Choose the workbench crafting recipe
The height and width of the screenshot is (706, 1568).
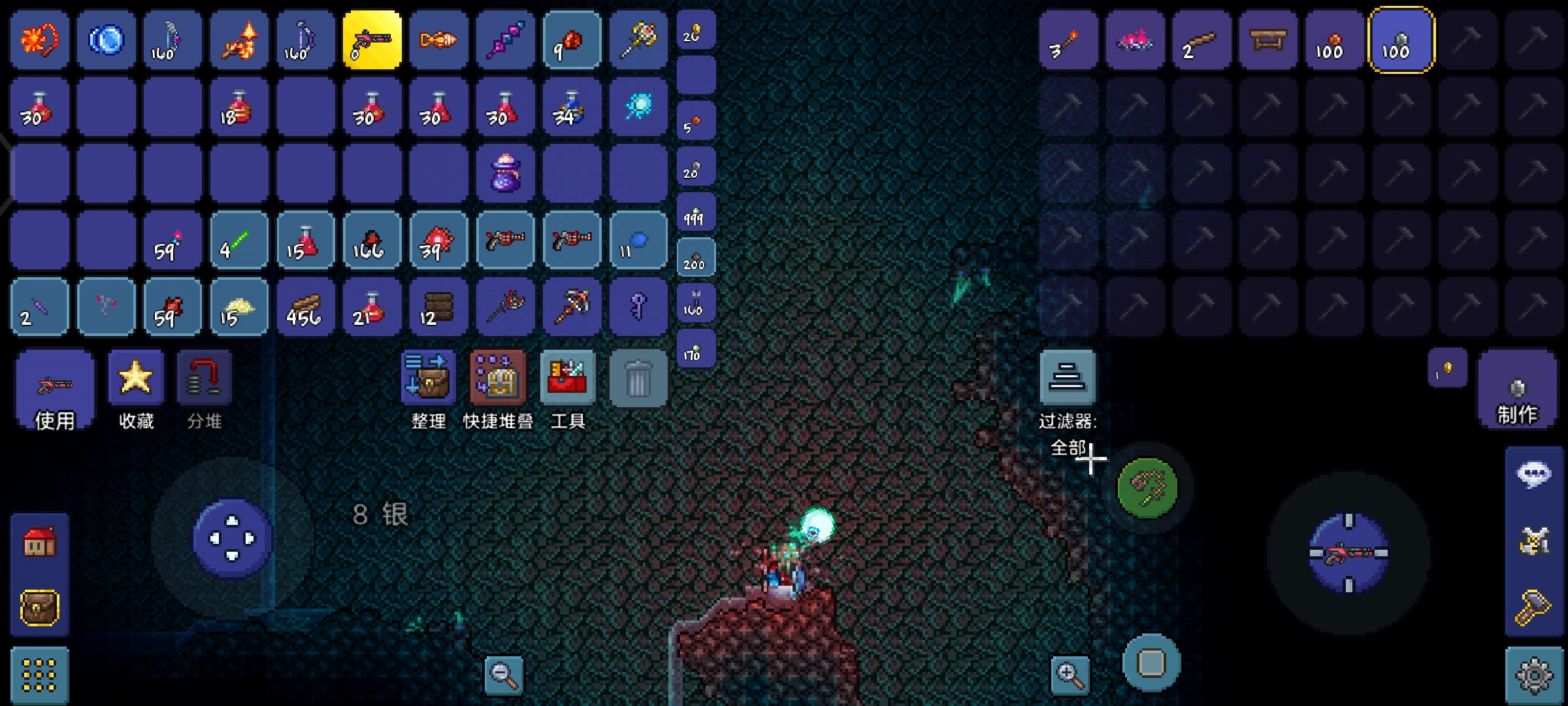(1267, 41)
